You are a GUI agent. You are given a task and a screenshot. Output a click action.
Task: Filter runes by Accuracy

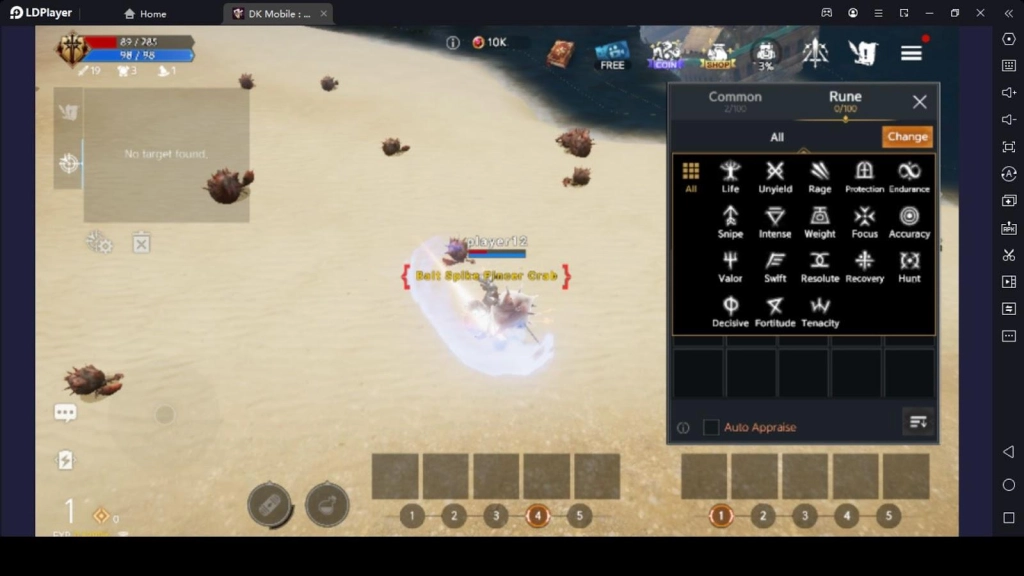(x=909, y=221)
